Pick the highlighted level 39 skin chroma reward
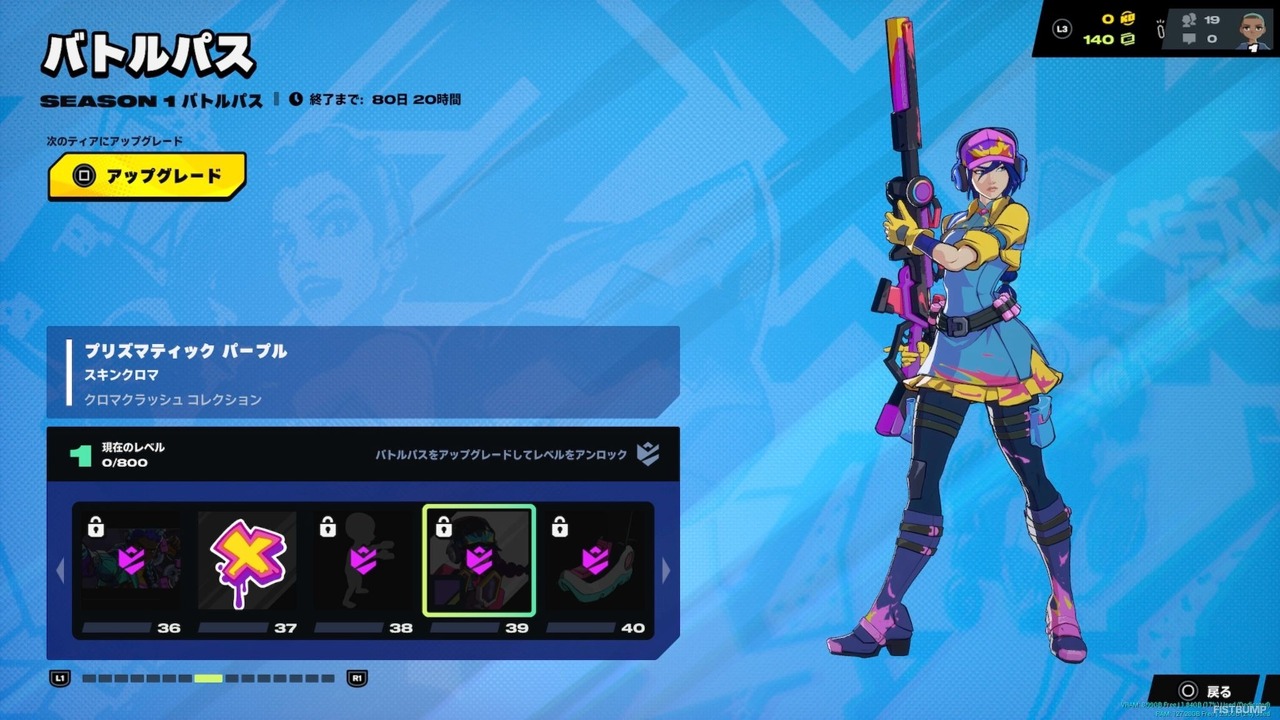Image resolution: width=1280 pixels, height=720 pixels. [479, 561]
